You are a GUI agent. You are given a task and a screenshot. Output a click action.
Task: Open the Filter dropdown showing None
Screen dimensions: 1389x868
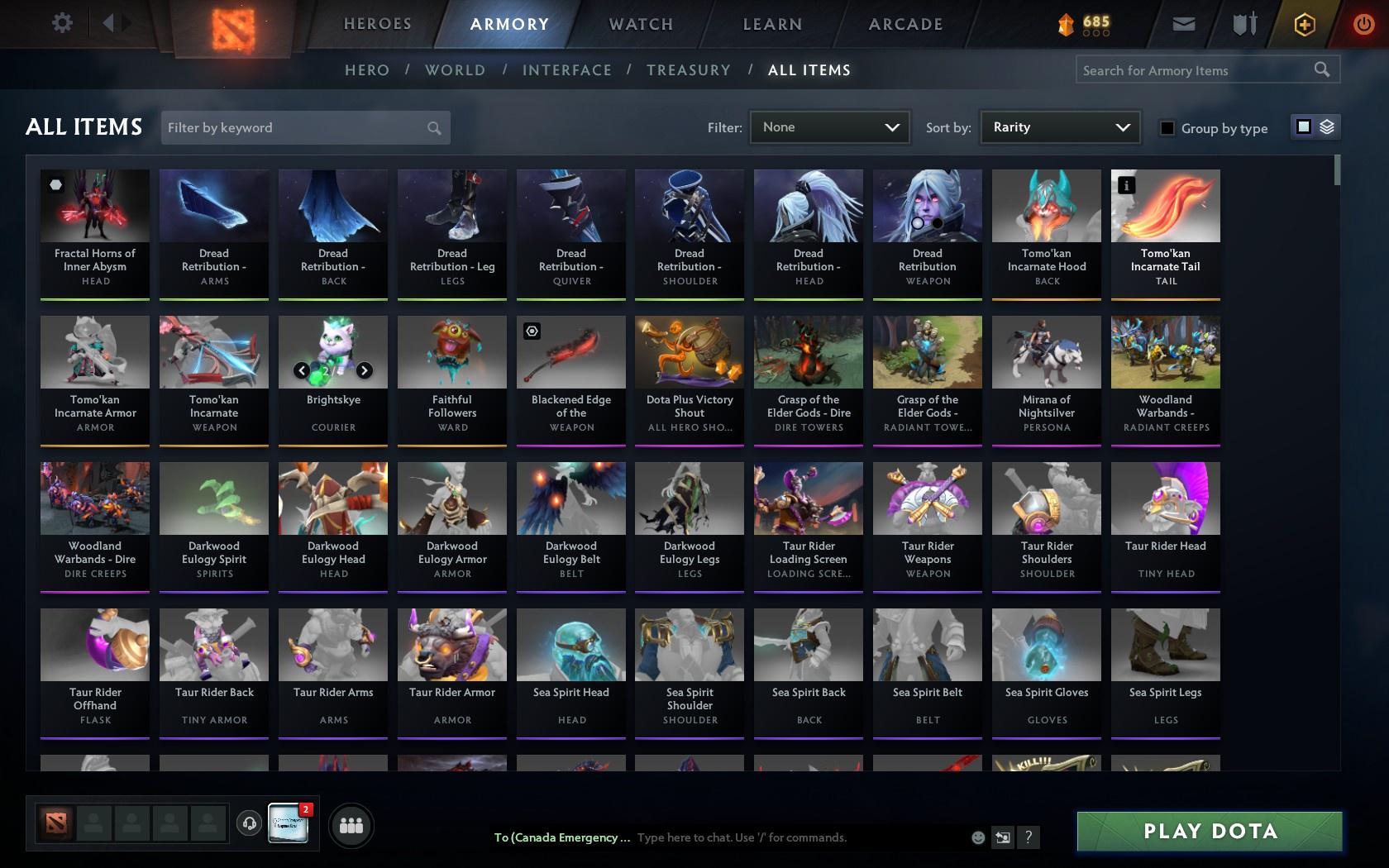[829, 127]
